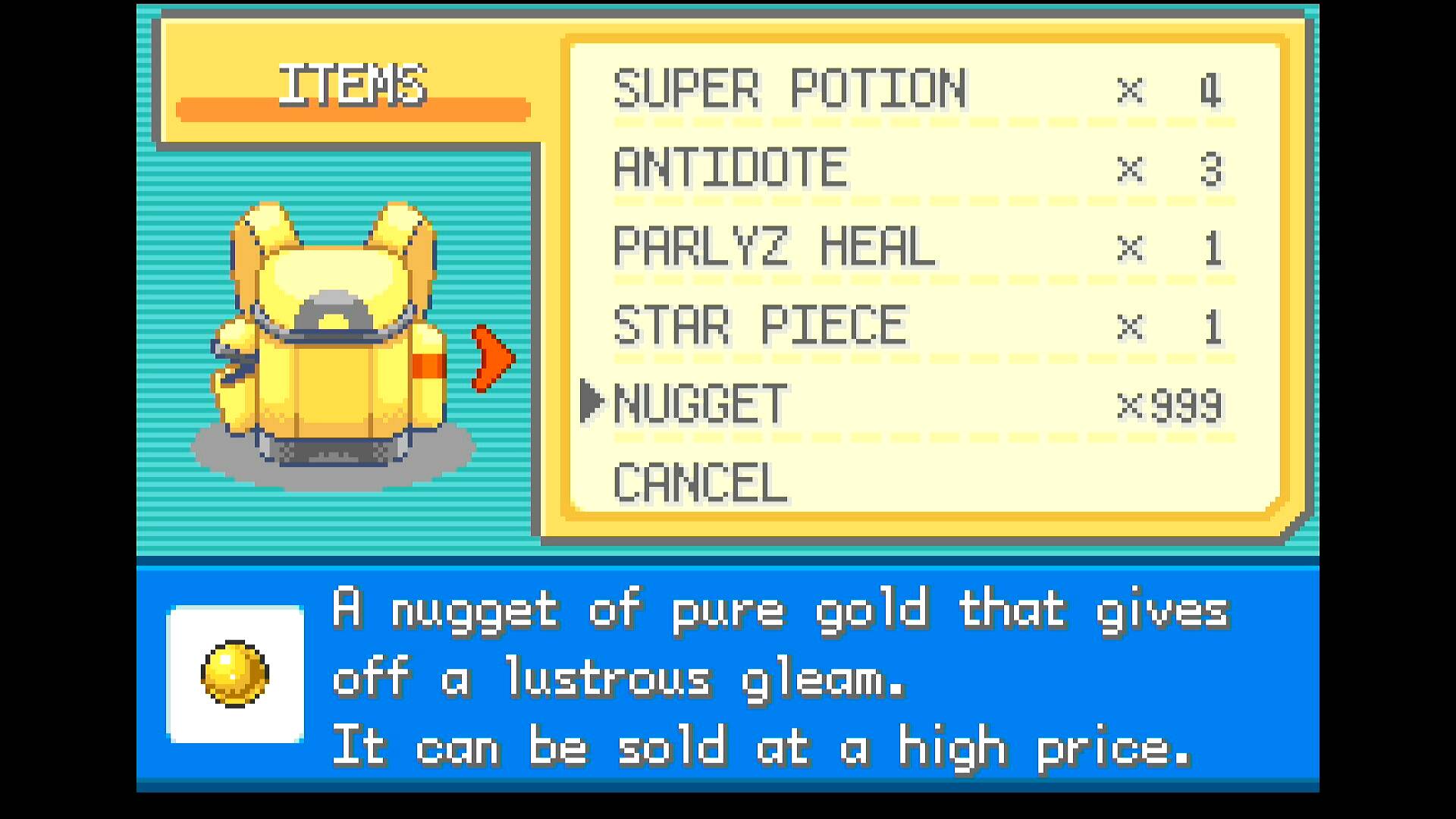This screenshot has width=1456, height=819.
Task: Select the Super Potion item
Action: (789, 89)
